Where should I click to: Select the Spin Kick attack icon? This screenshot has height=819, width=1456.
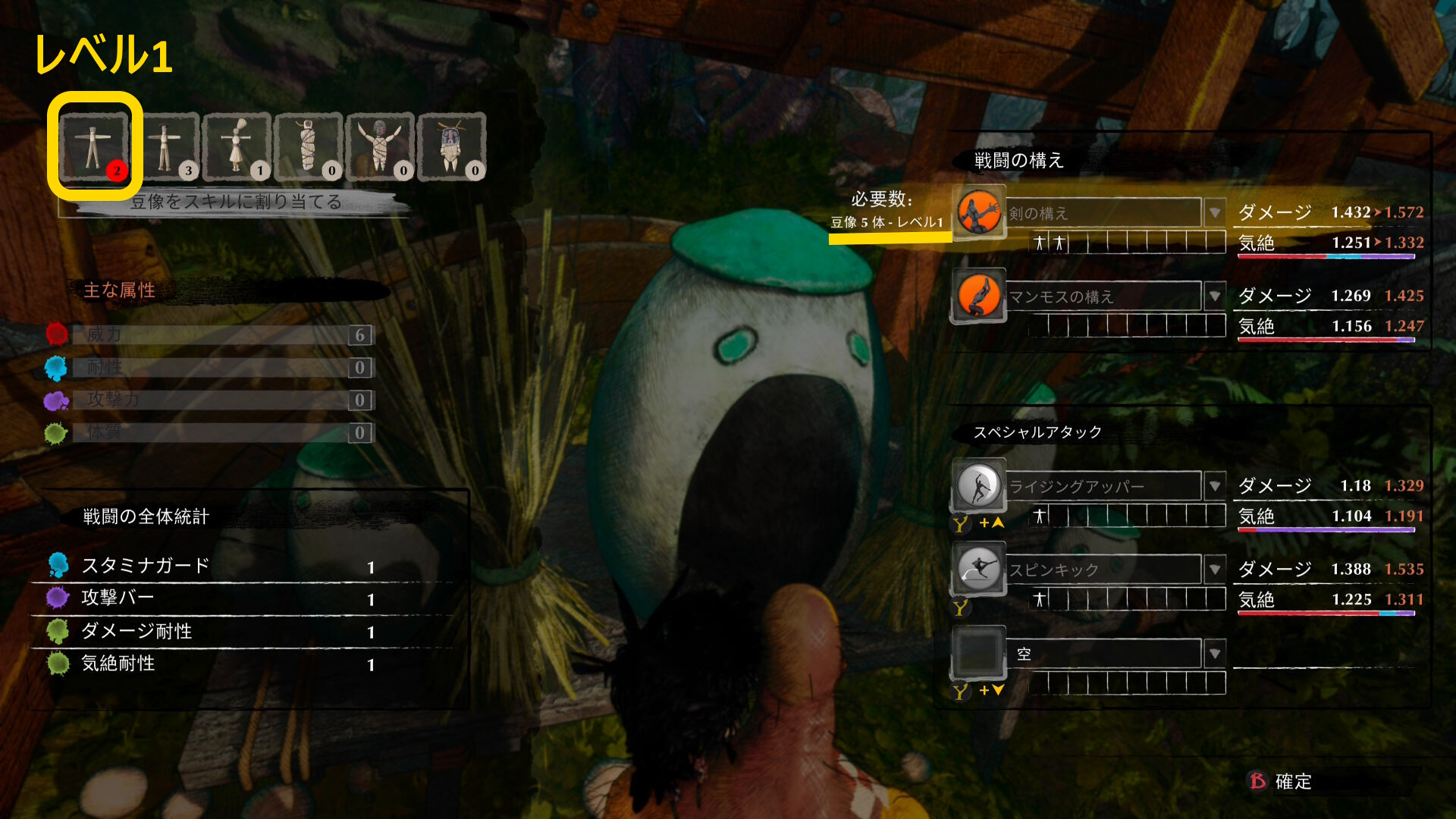[978, 569]
